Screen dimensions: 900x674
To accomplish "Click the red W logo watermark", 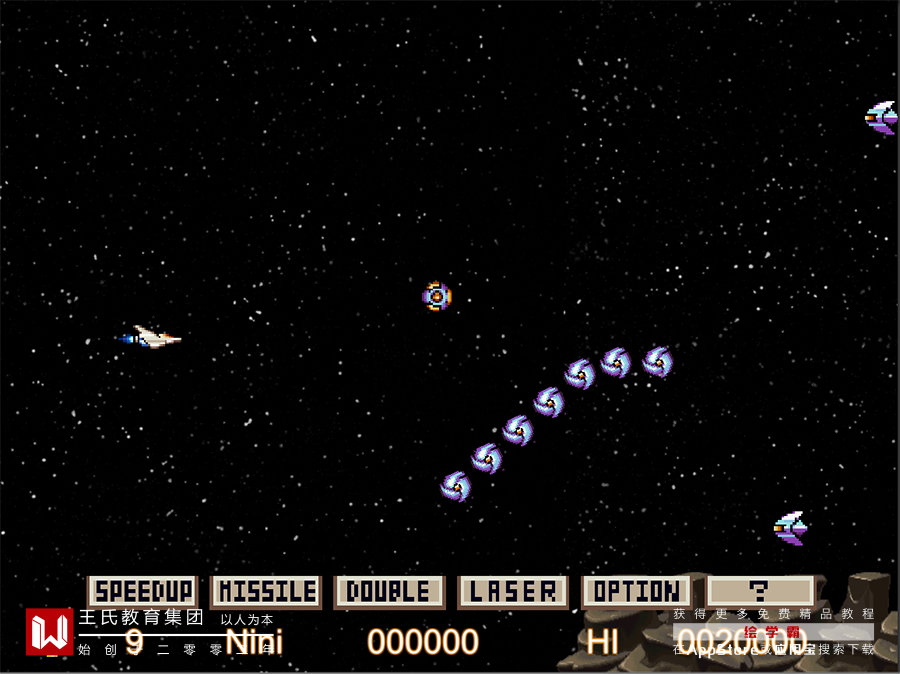I will [49, 631].
